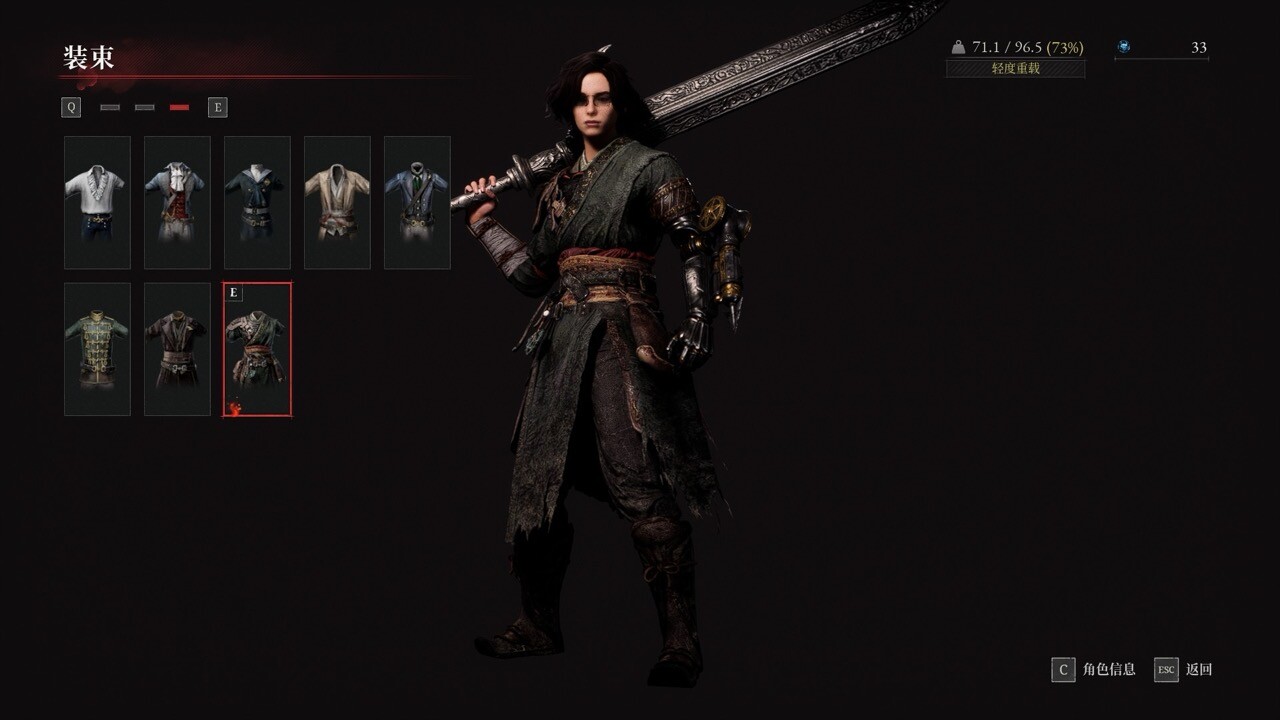
Task: Click the equipped outfit with red border
Action: tap(257, 349)
